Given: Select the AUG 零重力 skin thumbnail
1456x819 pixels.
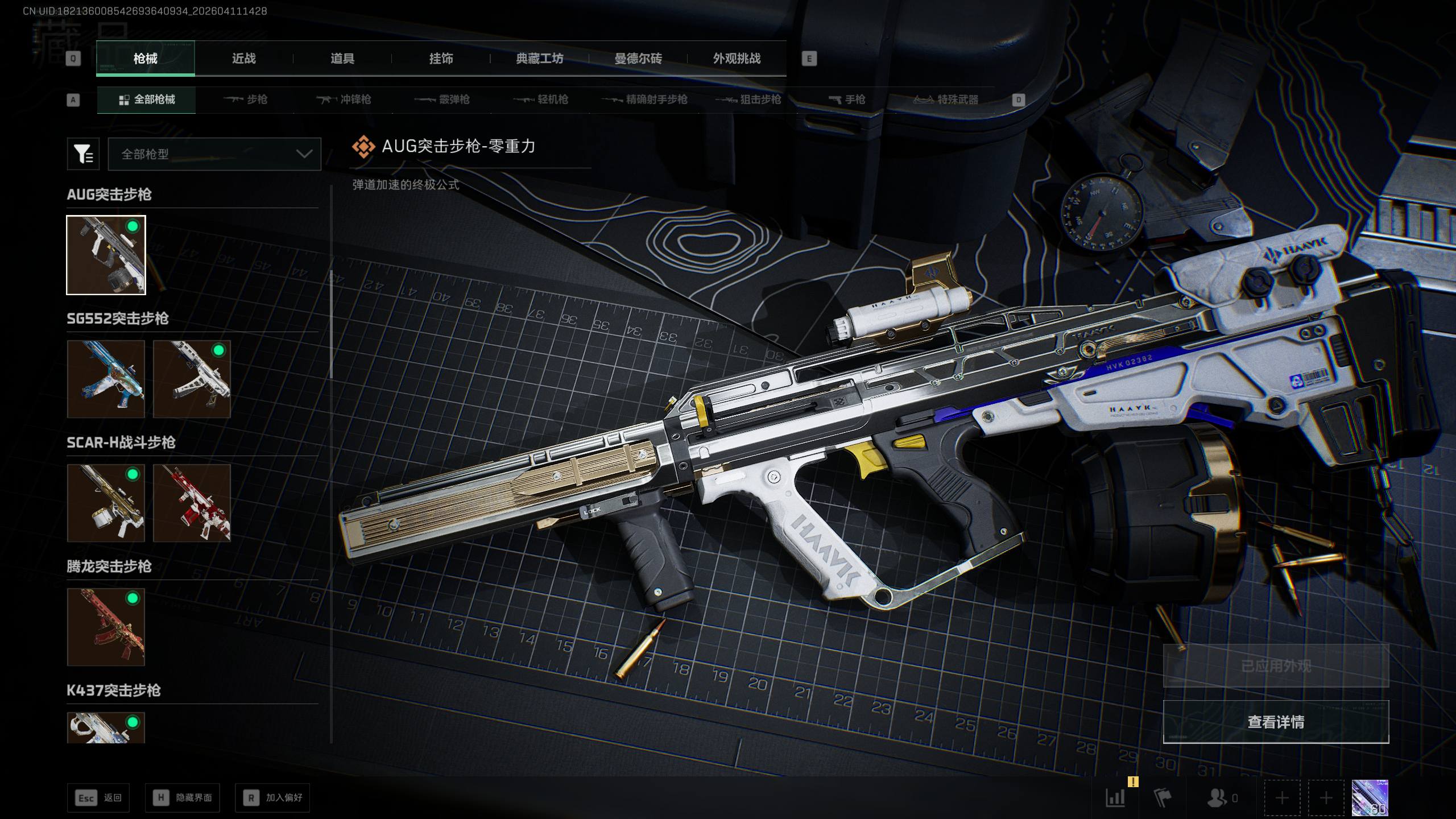Looking at the screenshot, I should pyautogui.click(x=106, y=255).
